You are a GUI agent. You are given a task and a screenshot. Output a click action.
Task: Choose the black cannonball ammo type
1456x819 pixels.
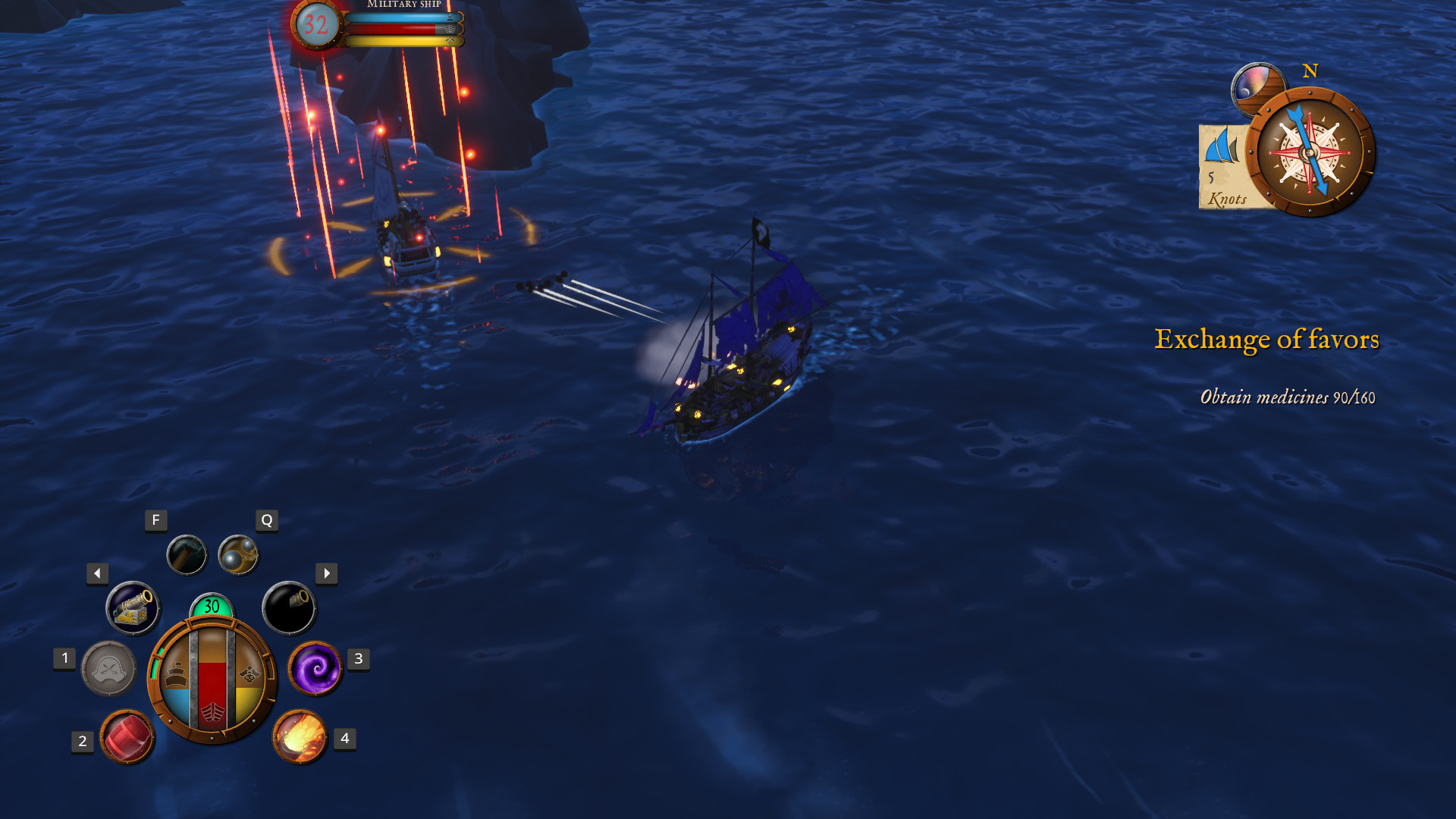pyautogui.click(x=292, y=607)
